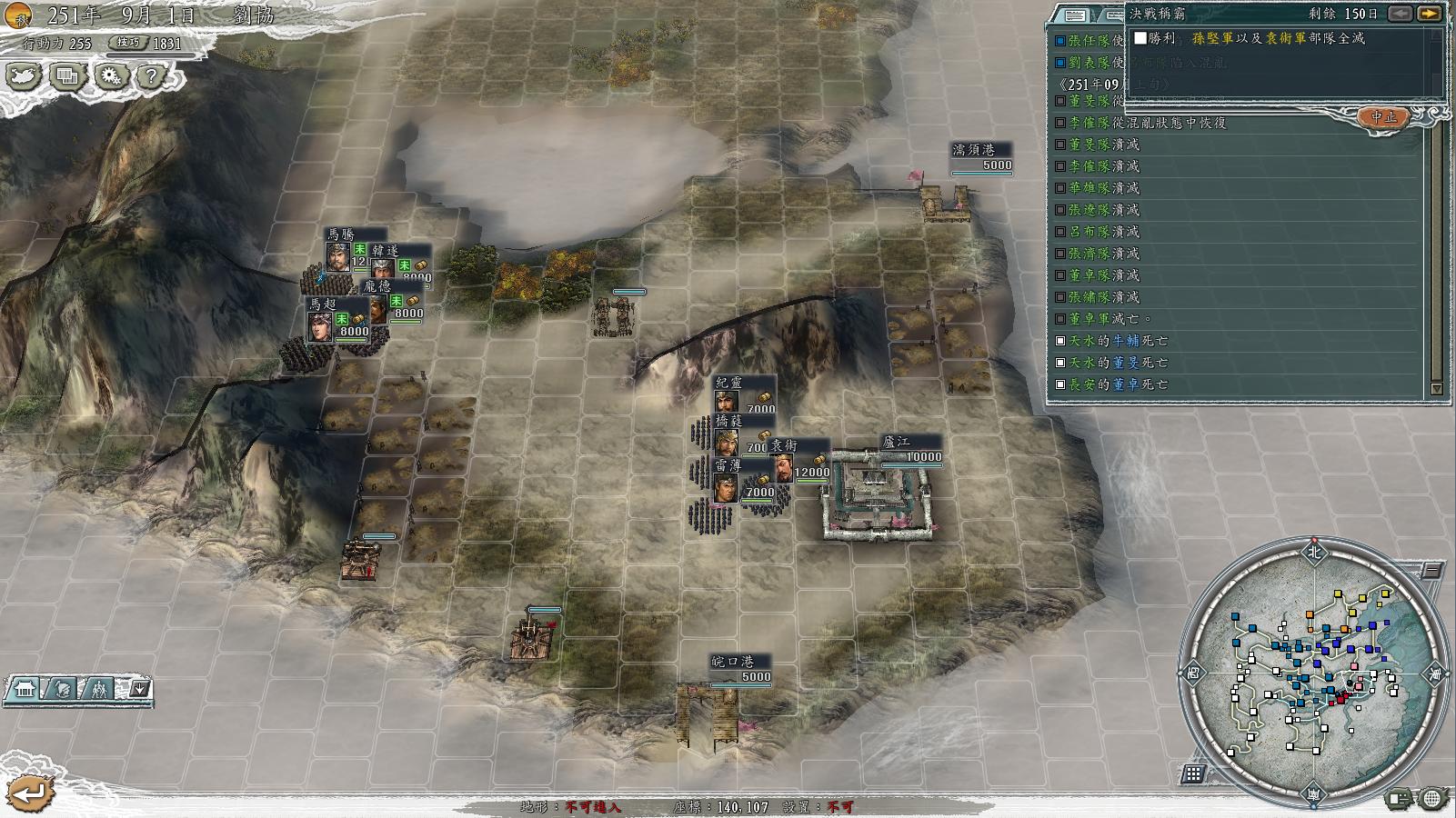The width and height of the screenshot is (1456, 818).
Task: Toggle the grid button beside the minimap
Action: pyautogui.click(x=1193, y=773)
